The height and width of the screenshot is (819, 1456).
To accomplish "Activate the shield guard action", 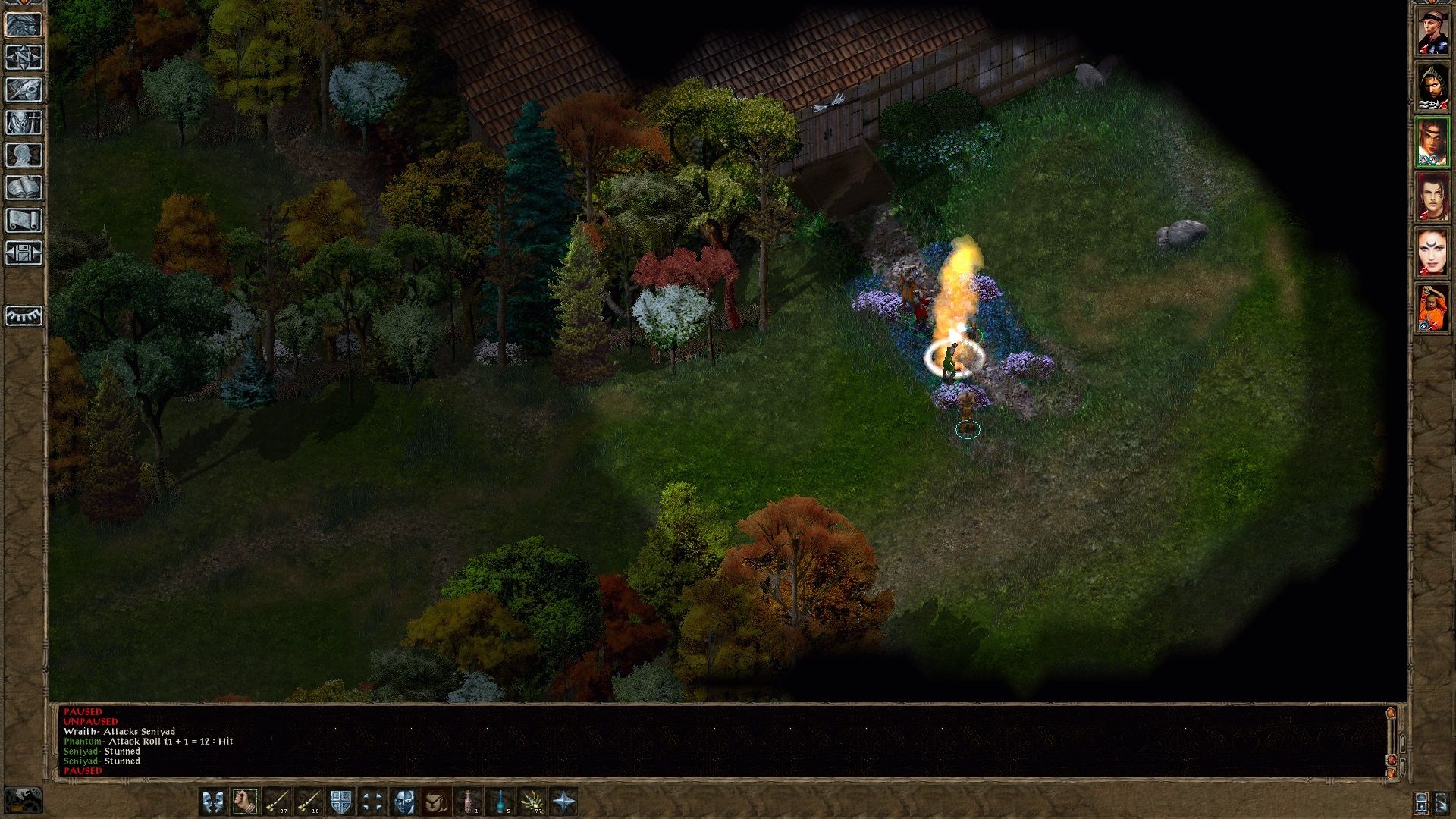I will 340,802.
